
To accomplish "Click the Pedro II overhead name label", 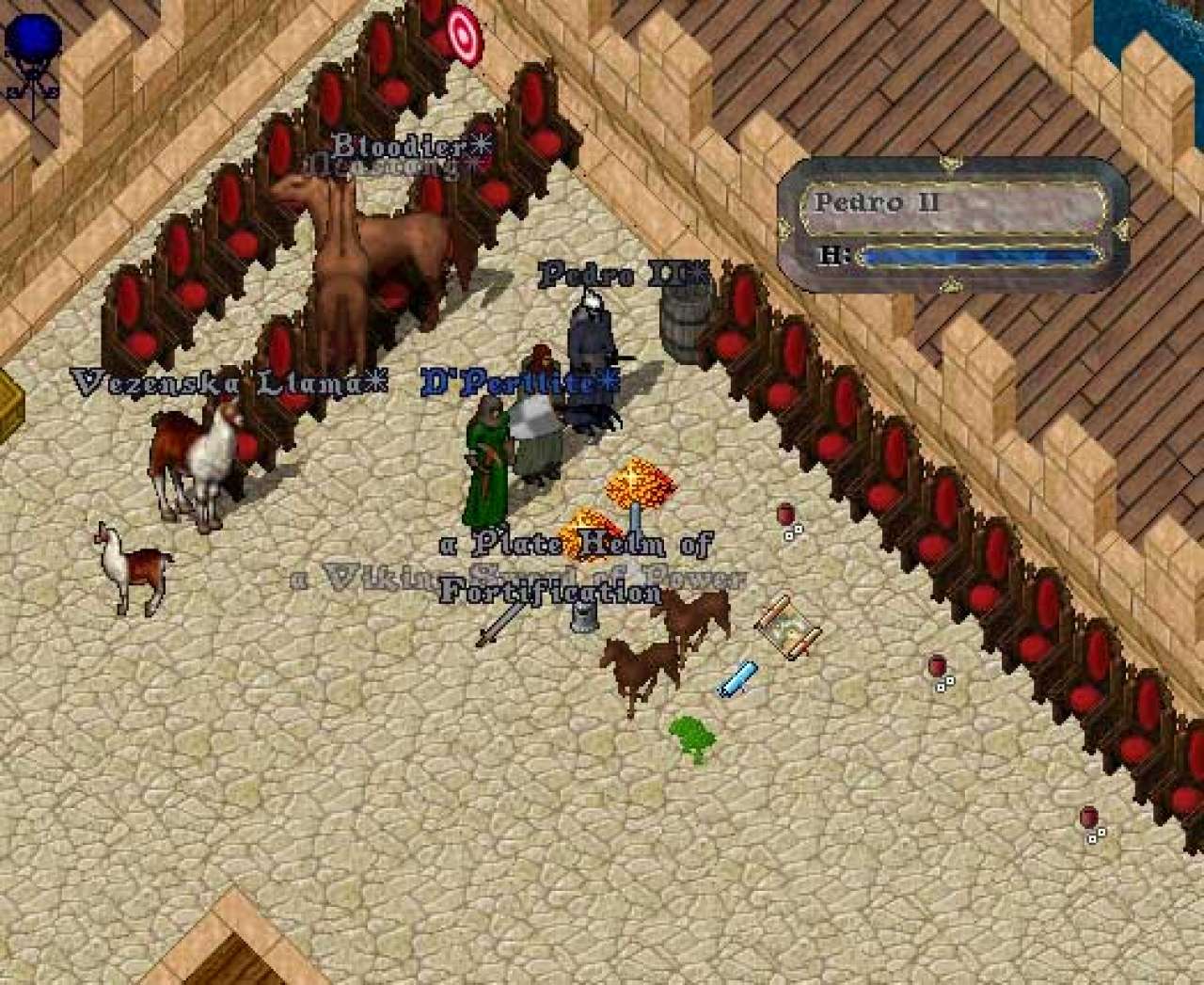I will [x=623, y=275].
